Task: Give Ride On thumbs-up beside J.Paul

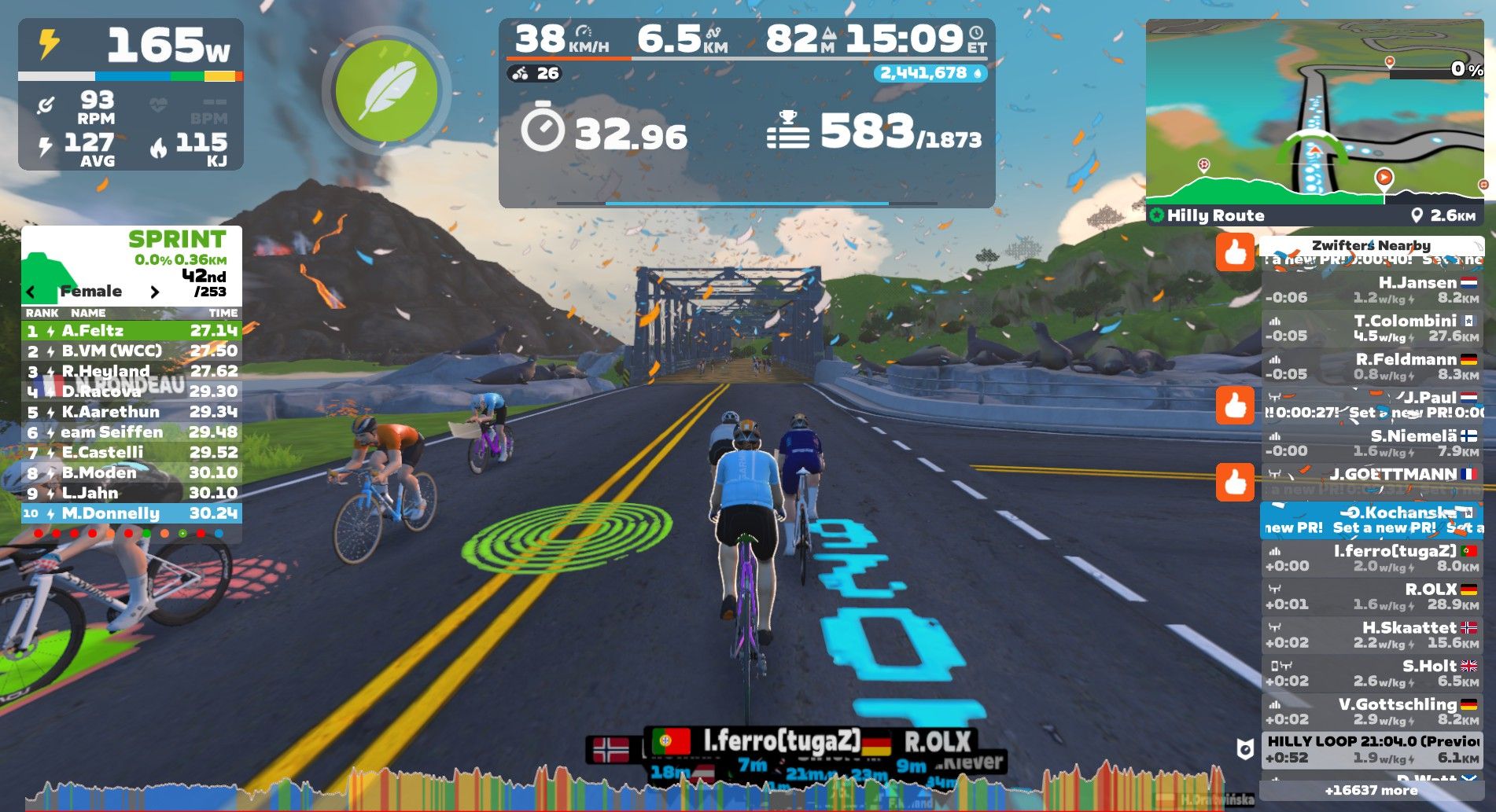Action: [1235, 406]
